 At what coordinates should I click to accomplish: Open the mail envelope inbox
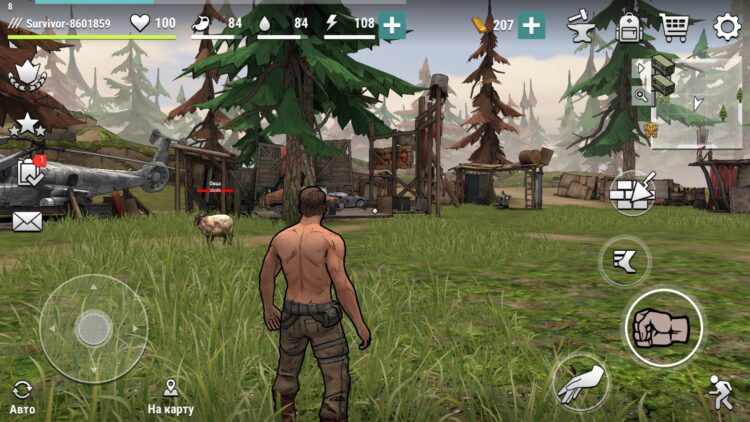[27, 221]
